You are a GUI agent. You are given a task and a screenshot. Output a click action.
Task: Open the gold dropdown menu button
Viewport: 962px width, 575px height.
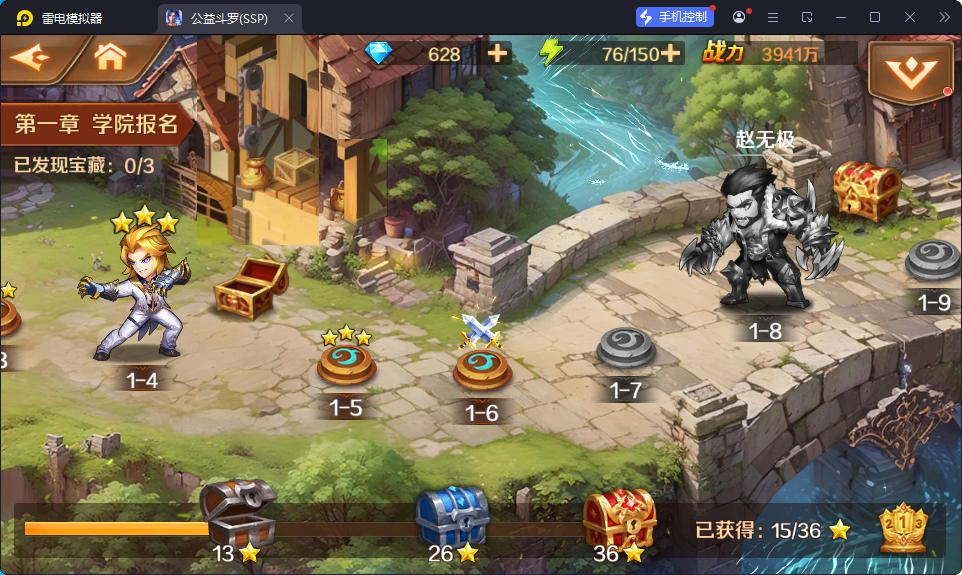point(909,70)
